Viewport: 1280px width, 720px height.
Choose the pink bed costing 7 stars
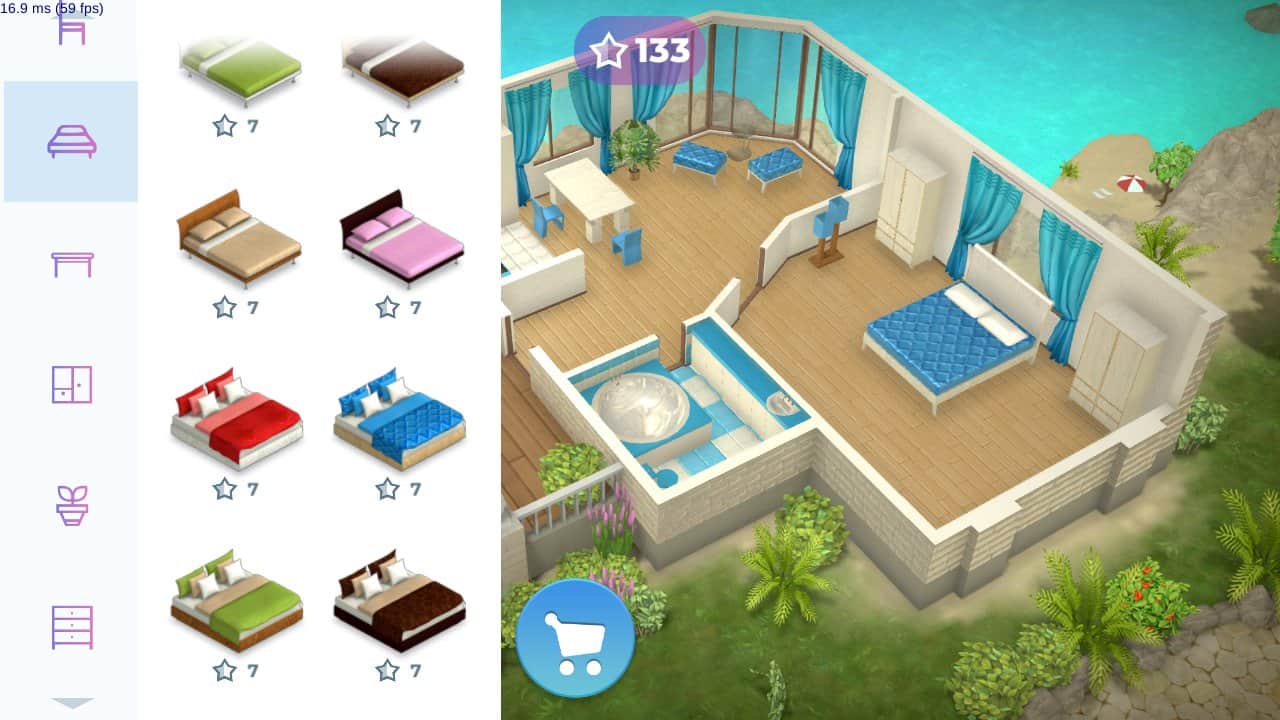point(402,240)
